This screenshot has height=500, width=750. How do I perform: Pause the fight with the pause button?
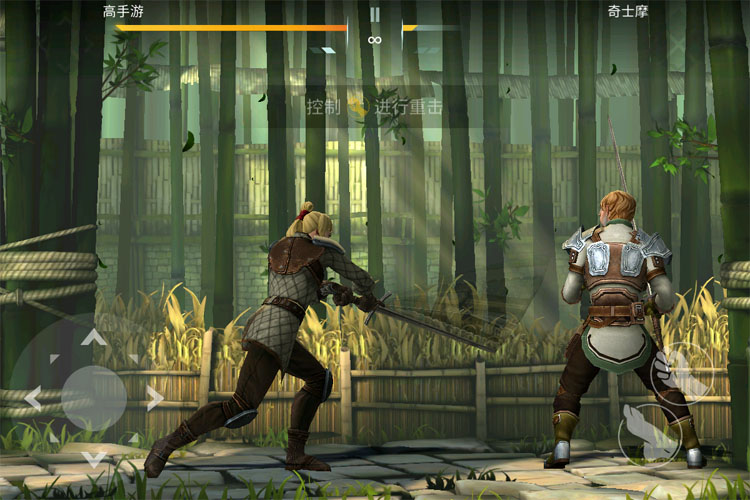coord(375,14)
